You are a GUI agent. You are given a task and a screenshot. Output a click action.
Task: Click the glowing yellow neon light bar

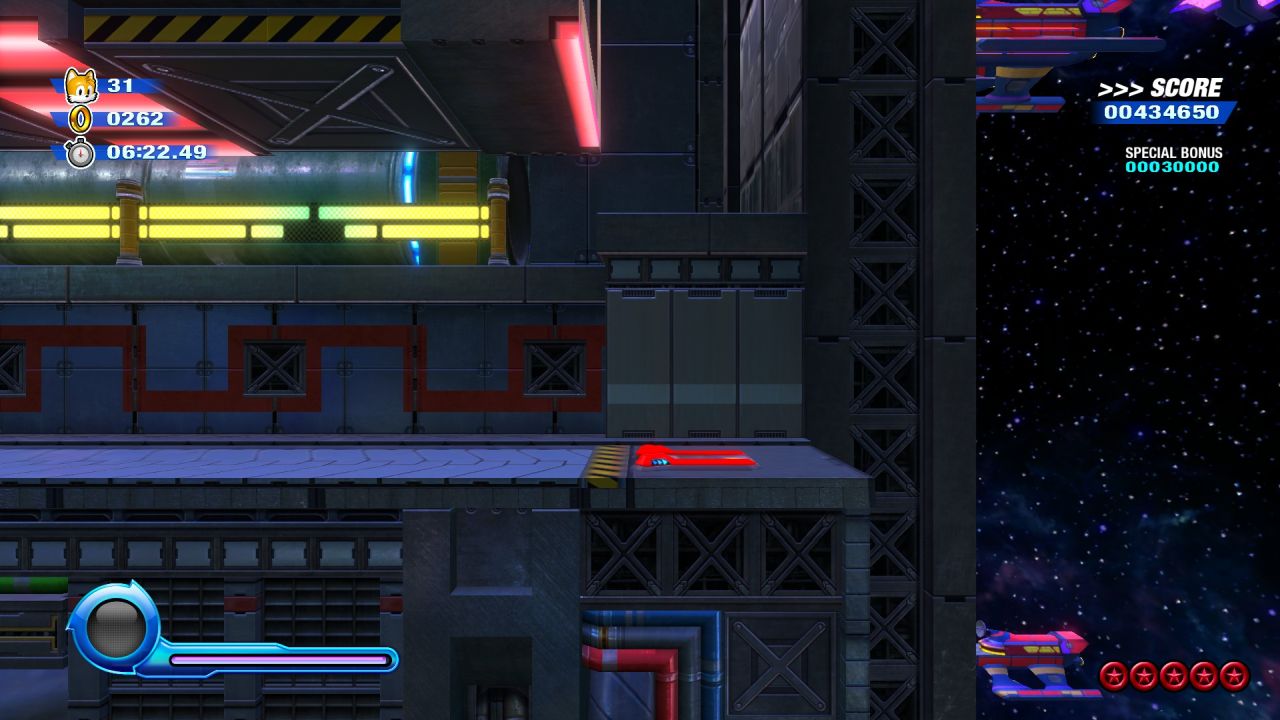pos(200,214)
